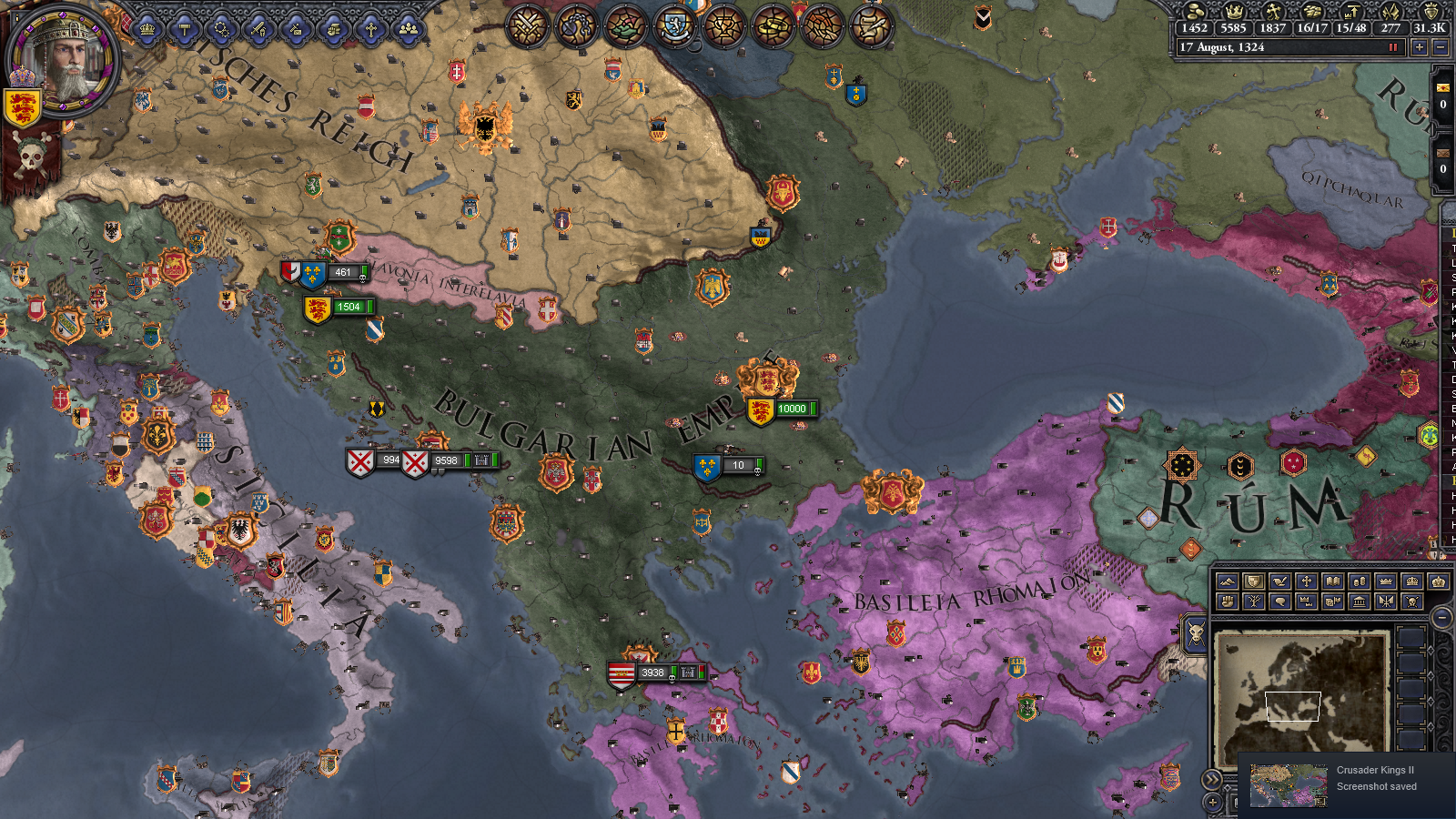Switch to the religion mapmode
This screenshot has height=819, width=1456.
click(x=1306, y=581)
